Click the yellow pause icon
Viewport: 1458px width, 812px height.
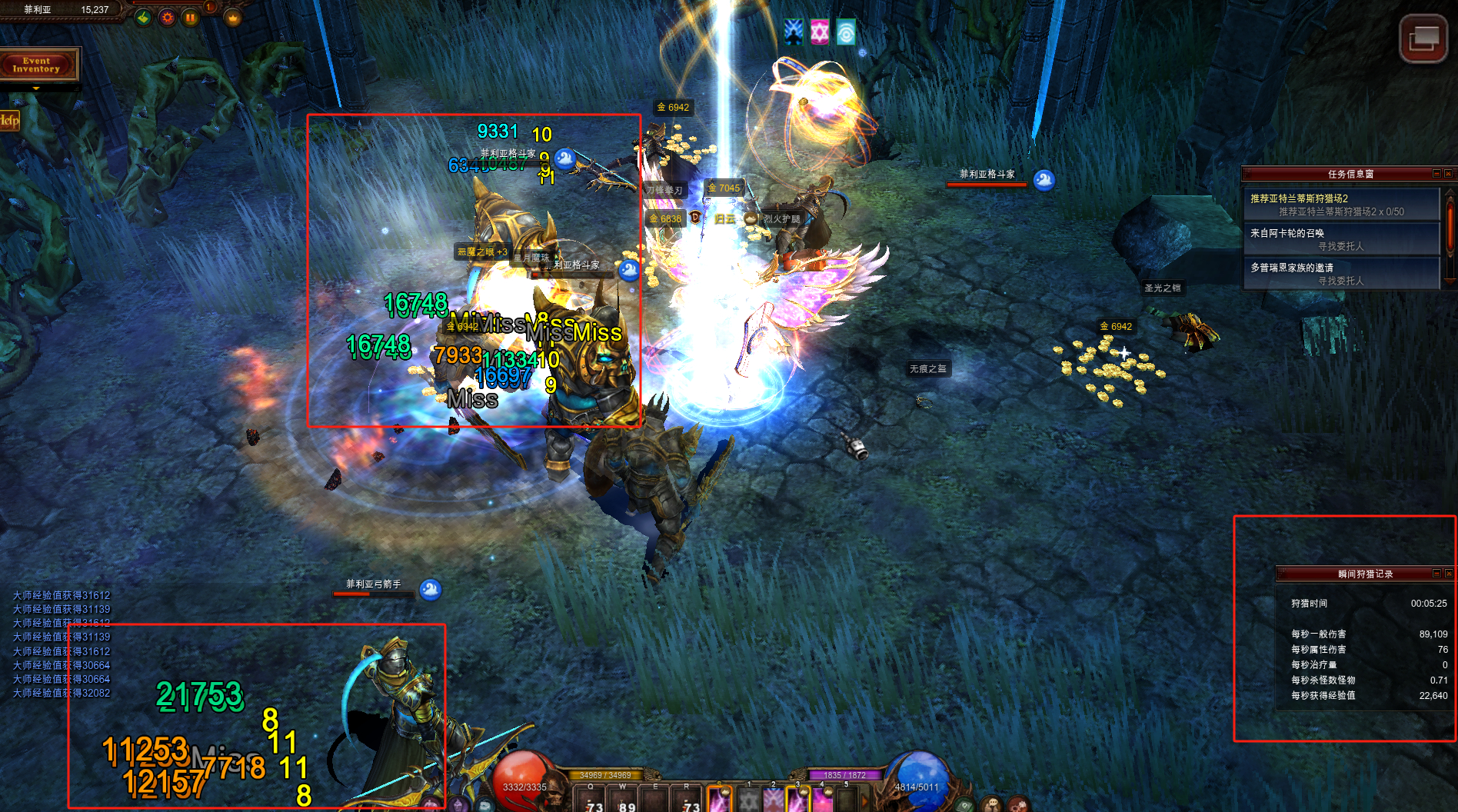189,17
